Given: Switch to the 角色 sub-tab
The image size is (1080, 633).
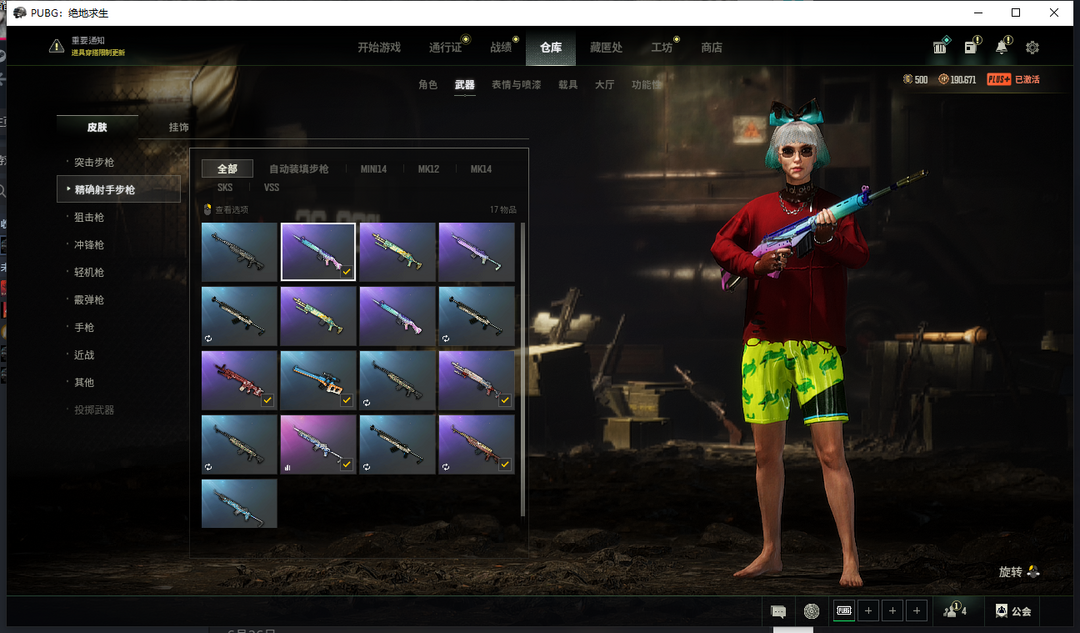Looking at the screenshot, I should (x=428, y=85).
